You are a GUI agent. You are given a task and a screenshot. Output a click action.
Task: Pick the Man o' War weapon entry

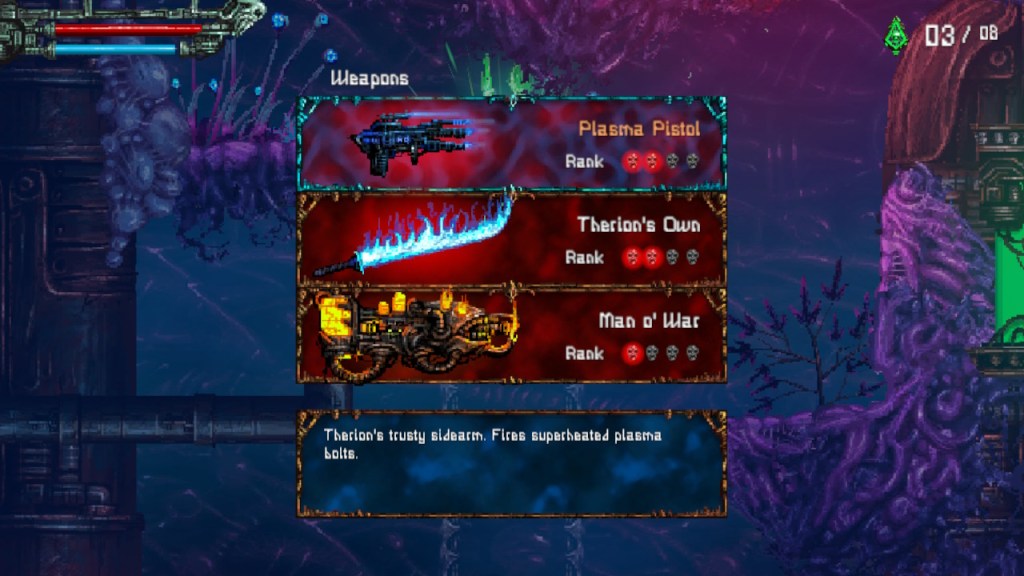[511, 336]
